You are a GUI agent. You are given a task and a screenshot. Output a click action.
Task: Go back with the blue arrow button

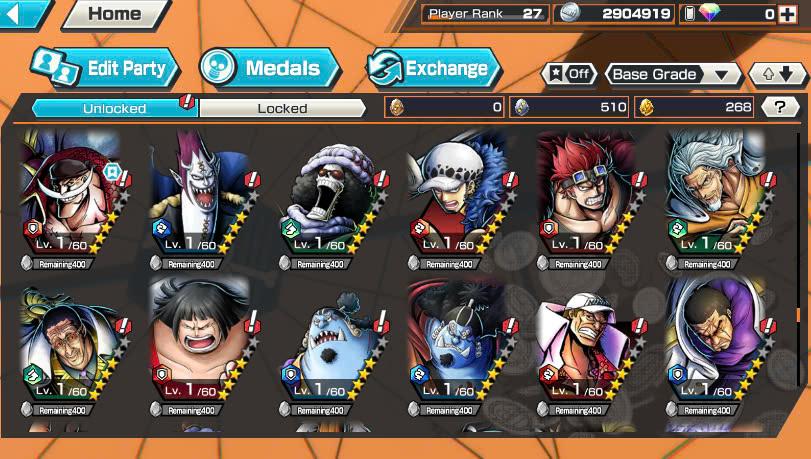[24, 14]
